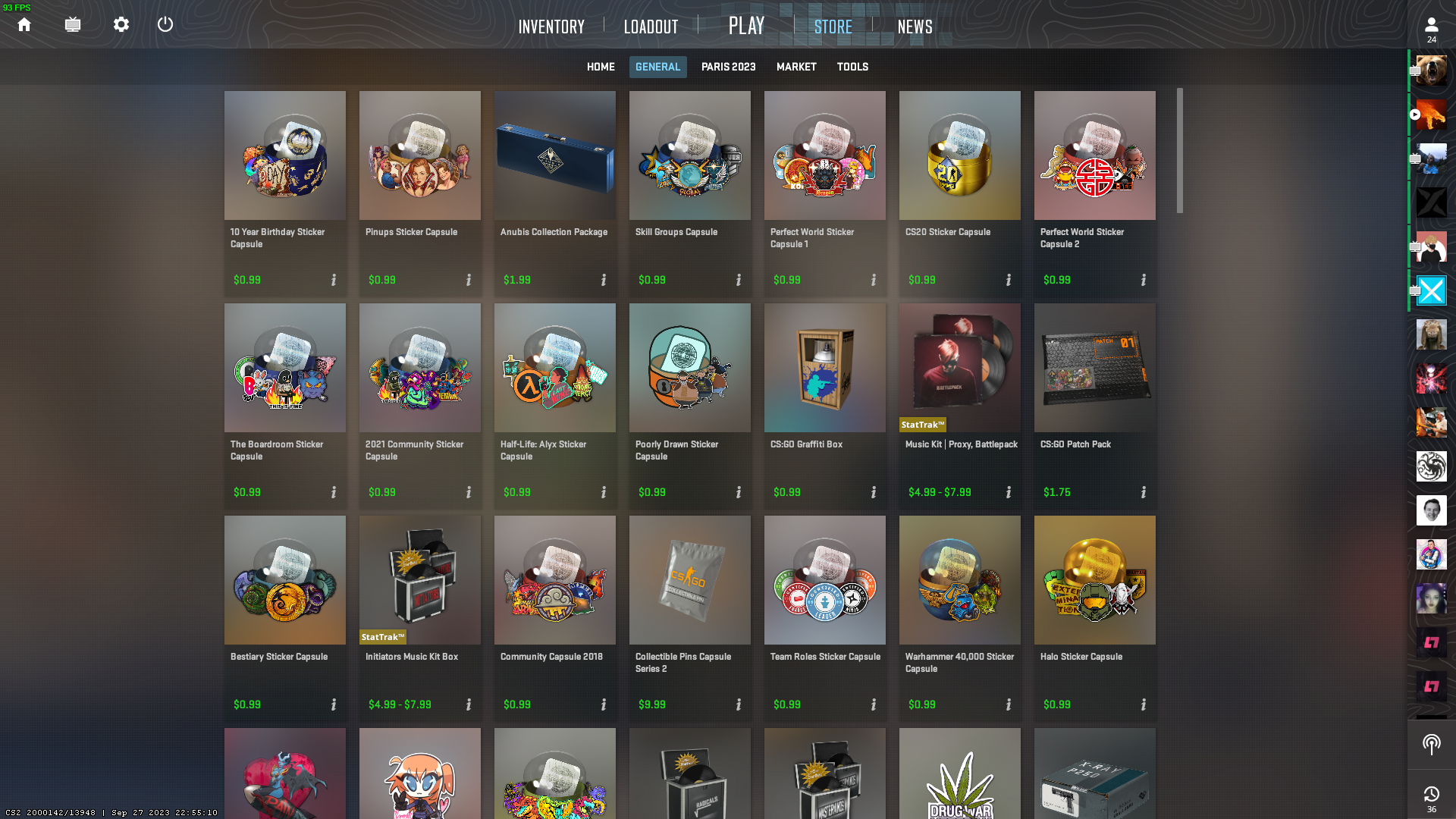The image size is (1456, 819).
Task: Open the settings gear icon
Action: coord(121,24)
